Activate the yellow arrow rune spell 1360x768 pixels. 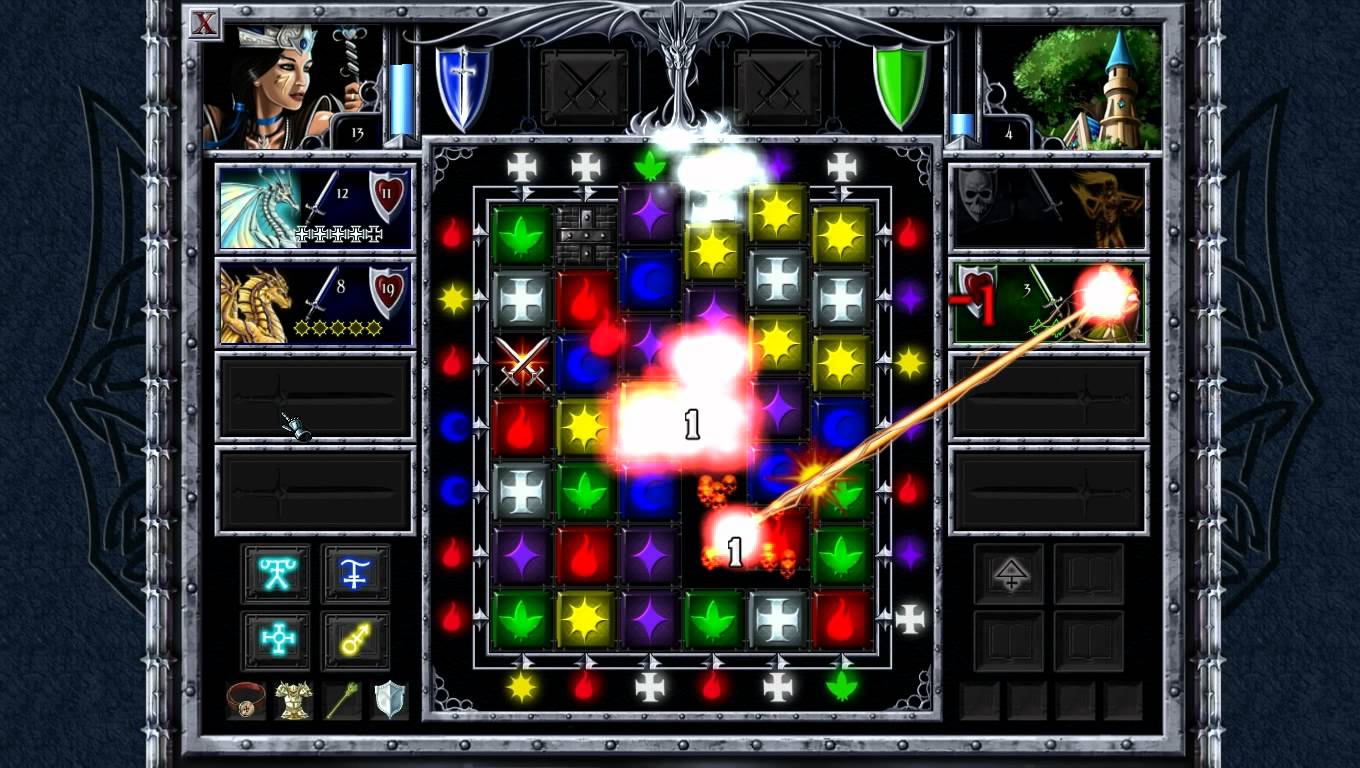coord(356,640)
